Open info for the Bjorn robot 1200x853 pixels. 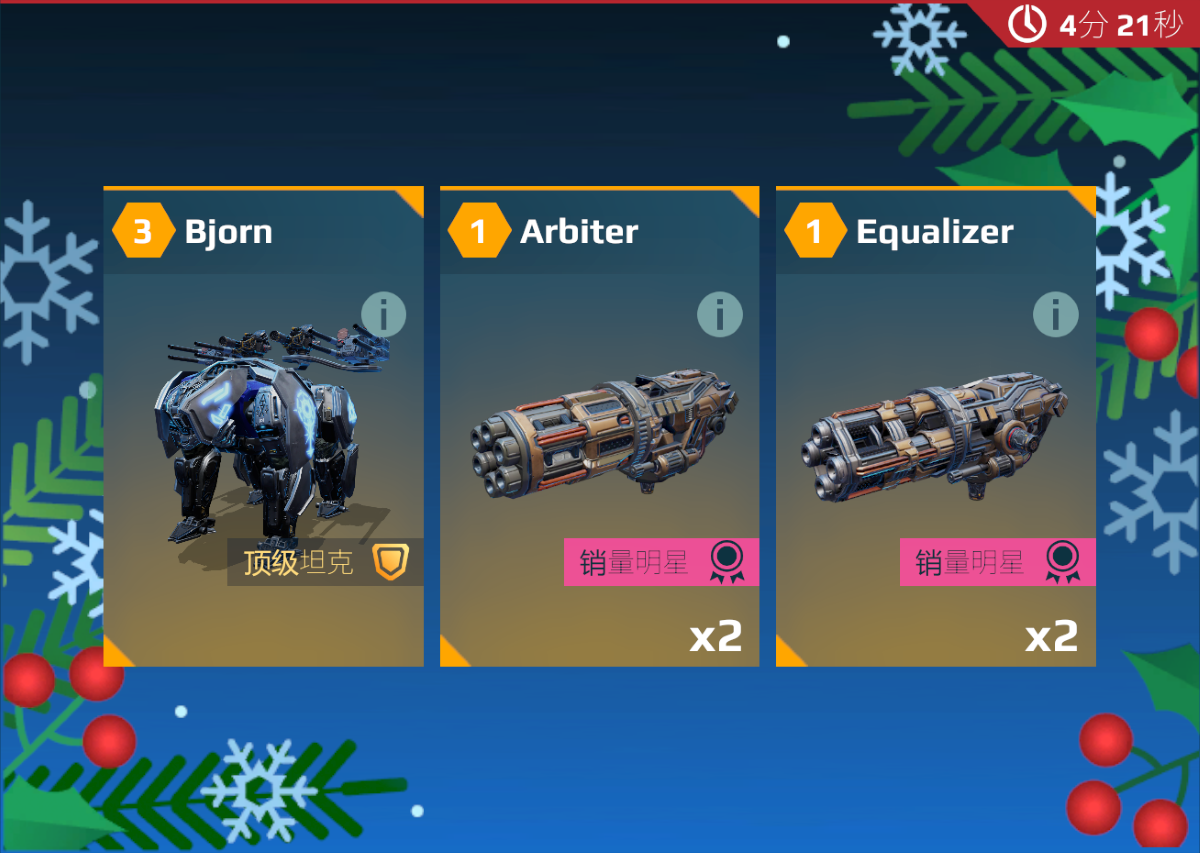pos(383,315)
